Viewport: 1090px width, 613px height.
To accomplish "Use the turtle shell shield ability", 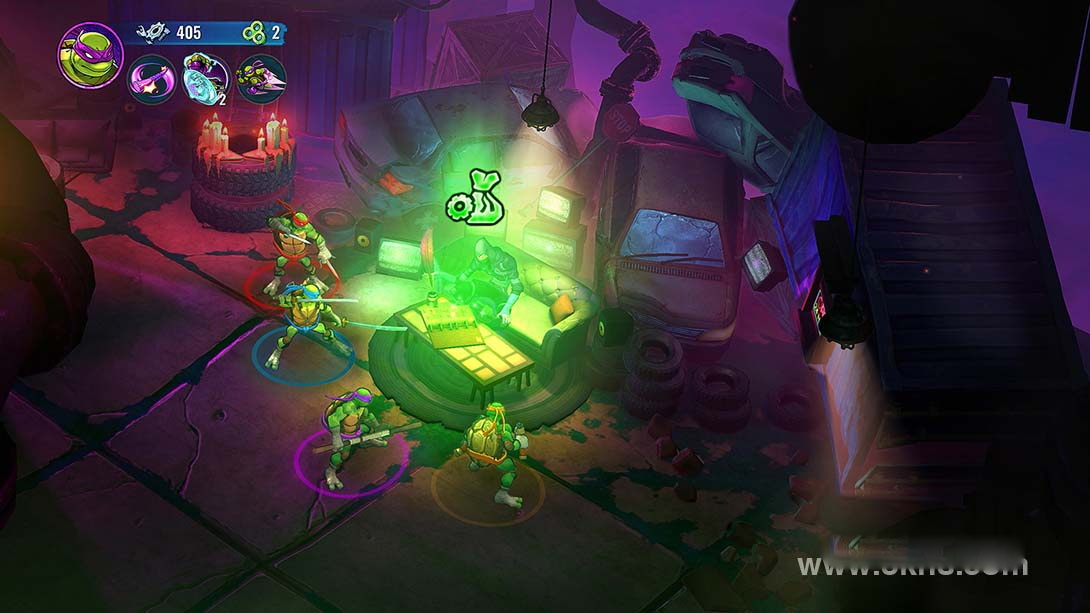I will point(207,79).
